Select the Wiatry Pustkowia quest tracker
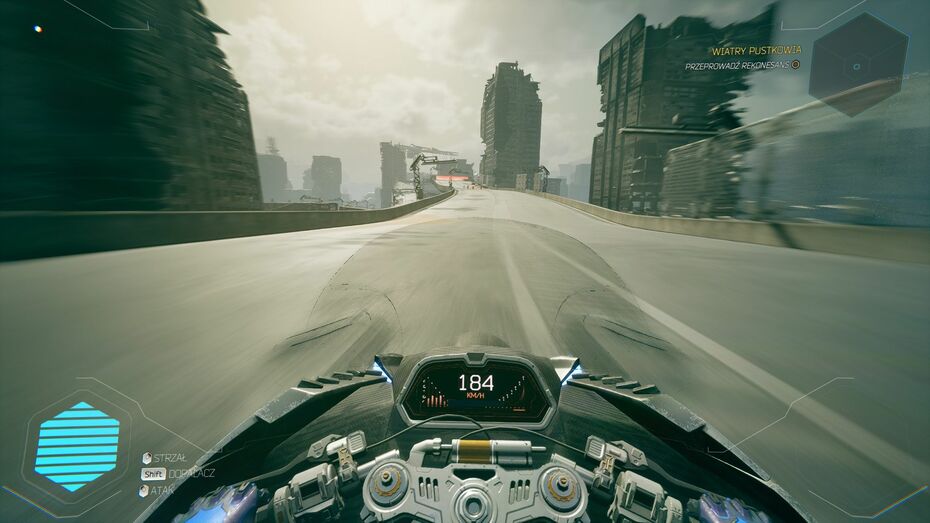 [x=756, y=50]
